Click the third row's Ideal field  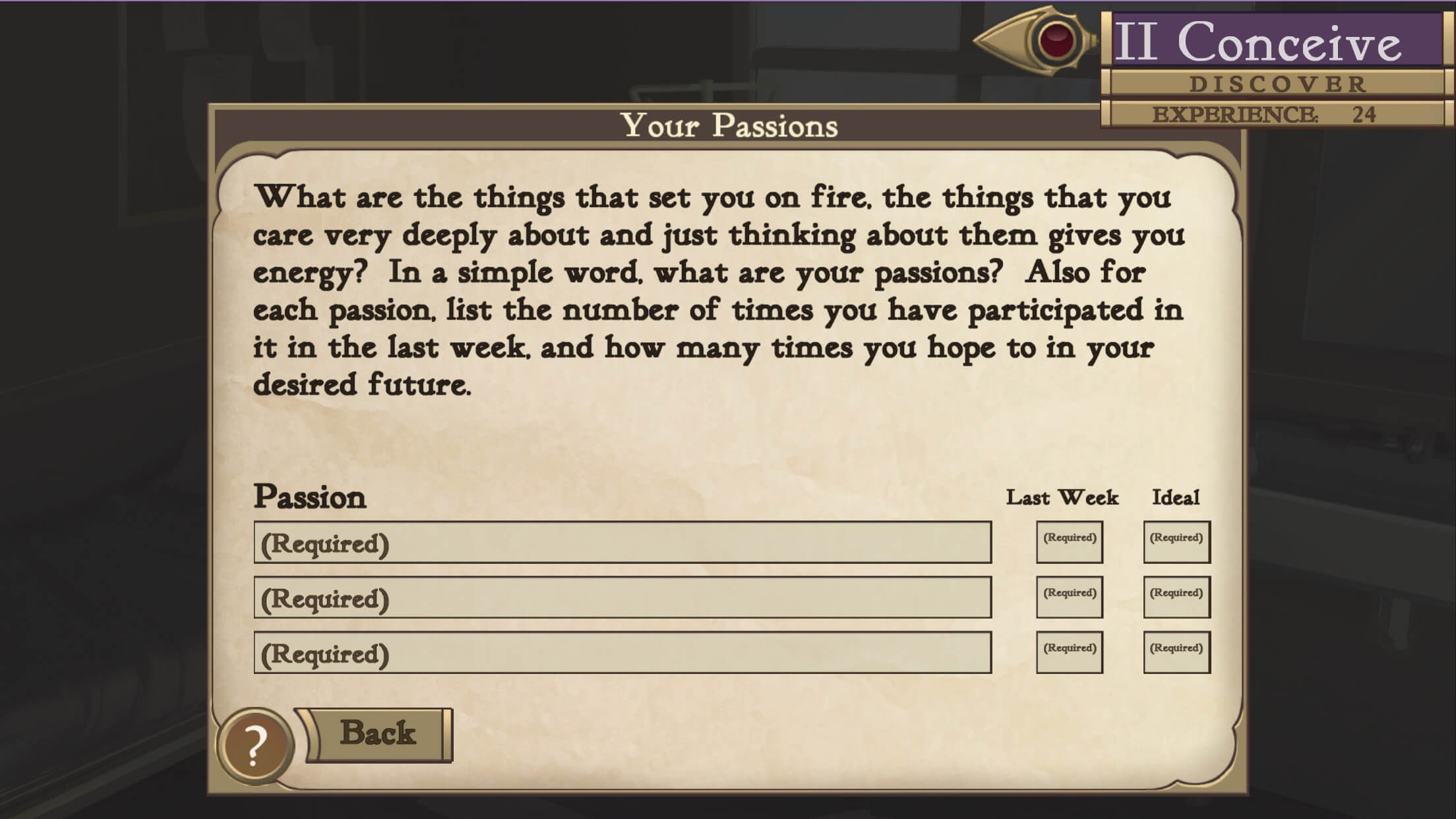pyautogui.click(x=1176, y=652)
